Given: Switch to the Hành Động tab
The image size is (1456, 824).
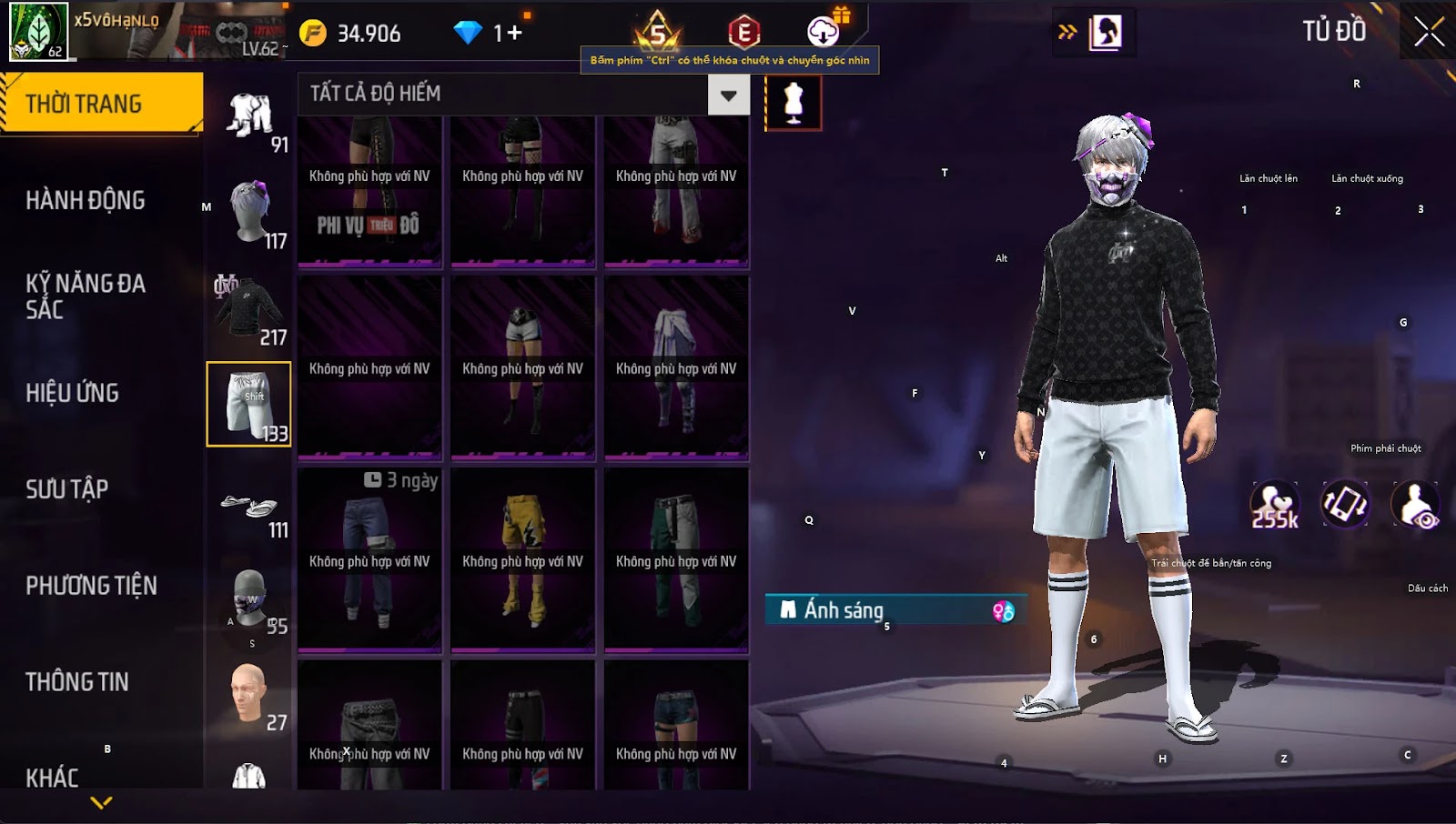Looking at the screenshot, I should point(86,200).
